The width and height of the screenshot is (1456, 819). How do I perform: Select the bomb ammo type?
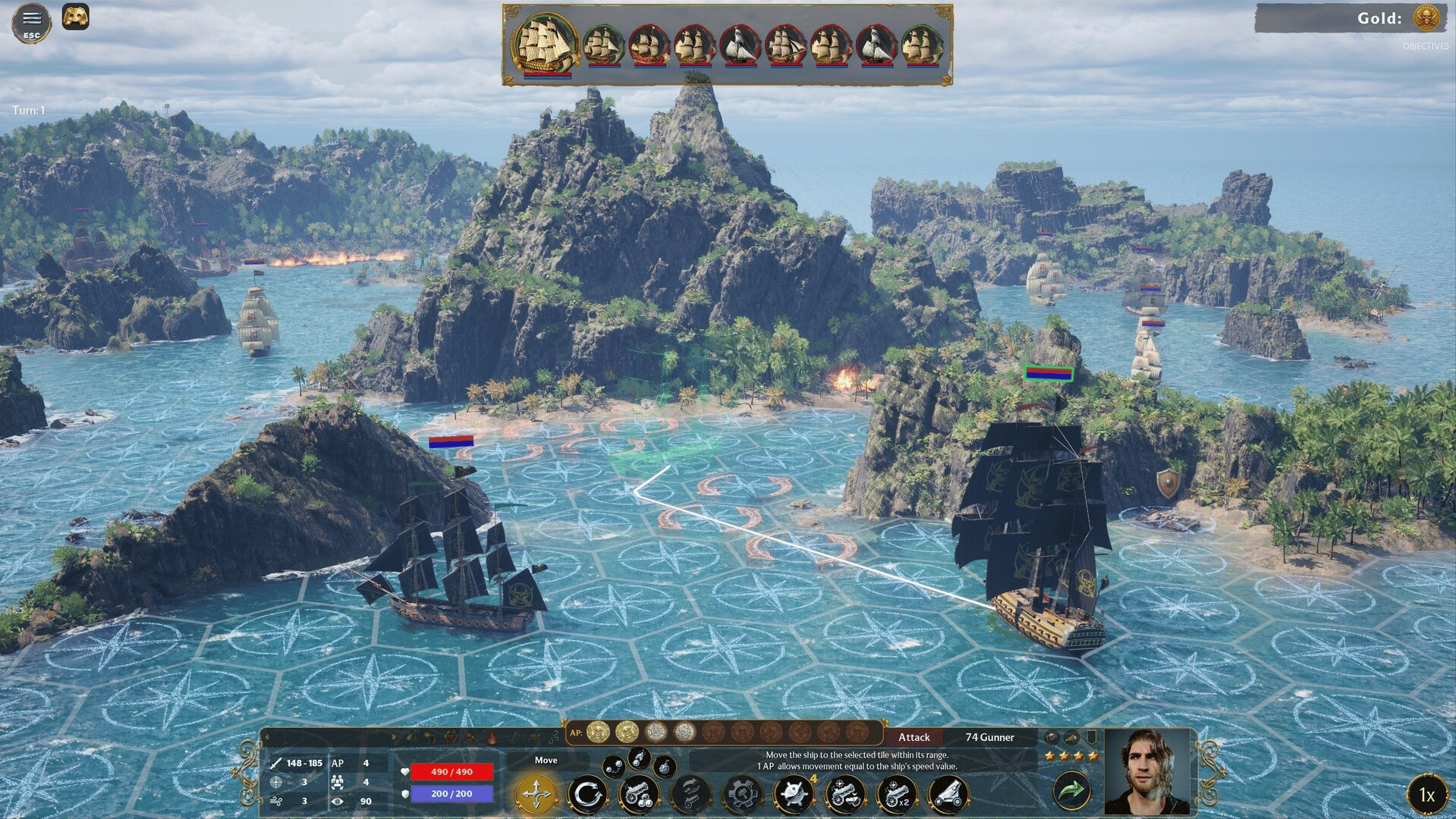tap(665, 767)
